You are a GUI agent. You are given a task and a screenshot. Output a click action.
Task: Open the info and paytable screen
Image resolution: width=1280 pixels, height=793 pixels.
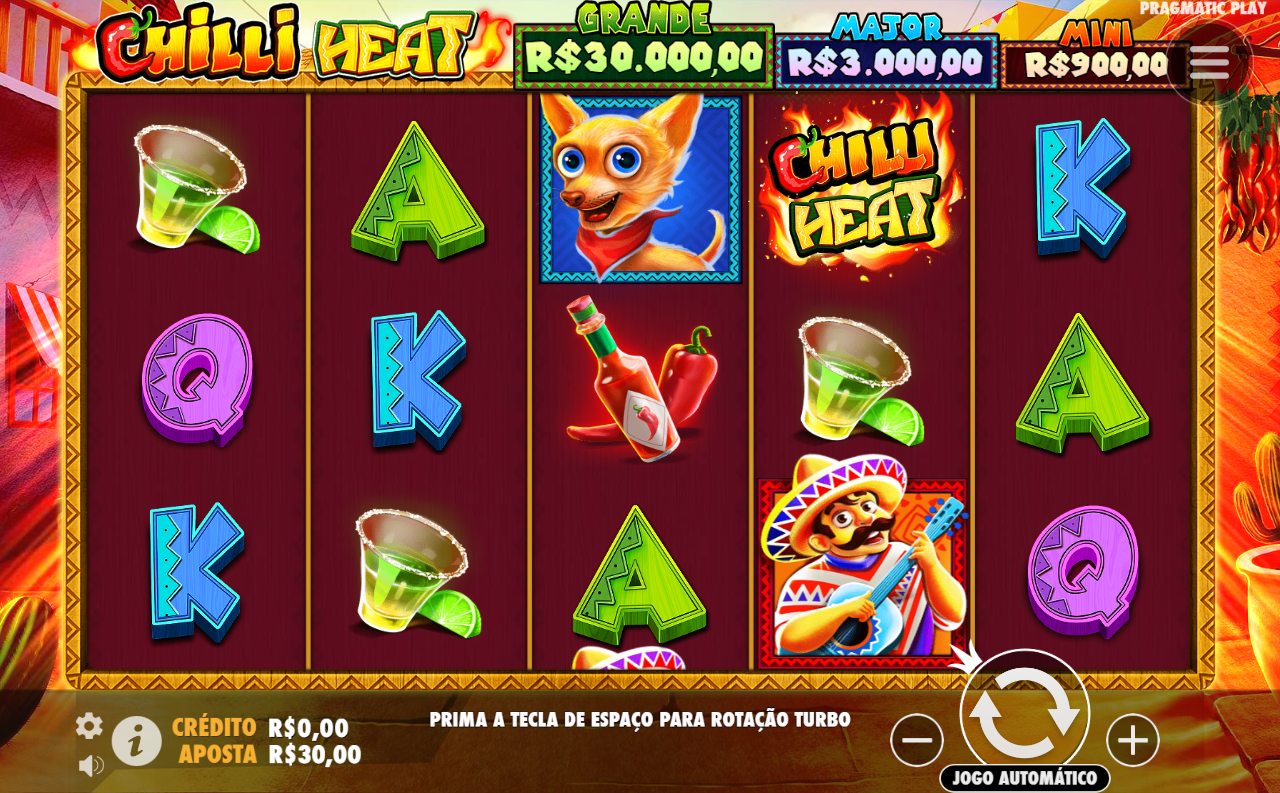click(137, 740)
